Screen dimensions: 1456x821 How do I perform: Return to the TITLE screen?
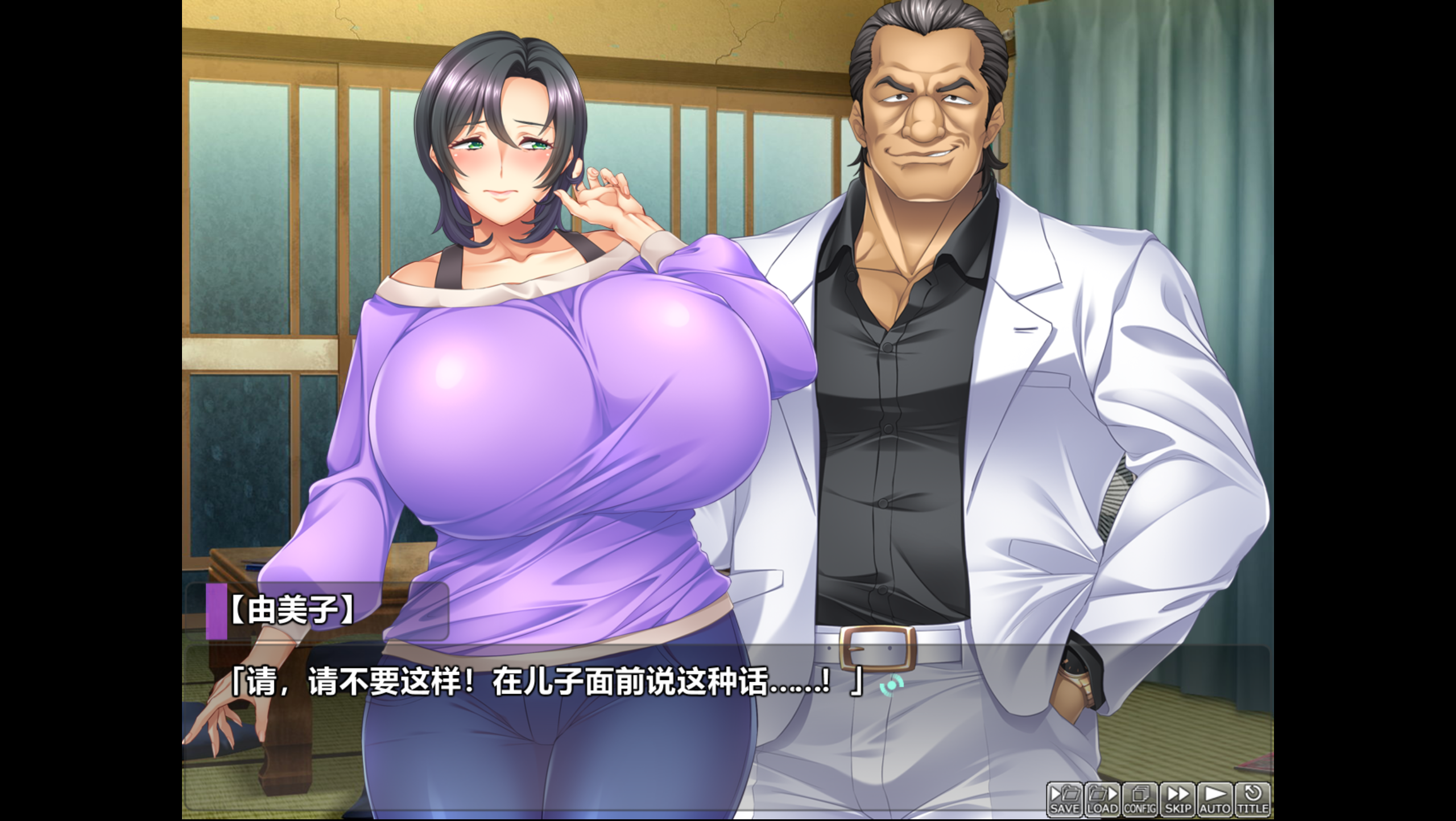1253,799
